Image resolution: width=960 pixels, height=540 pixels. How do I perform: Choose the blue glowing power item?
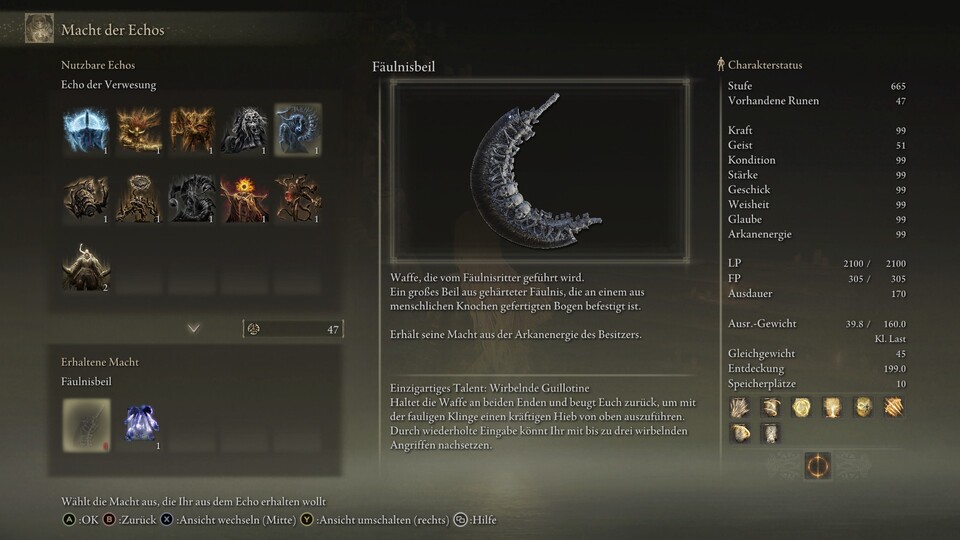pos(139,423)
